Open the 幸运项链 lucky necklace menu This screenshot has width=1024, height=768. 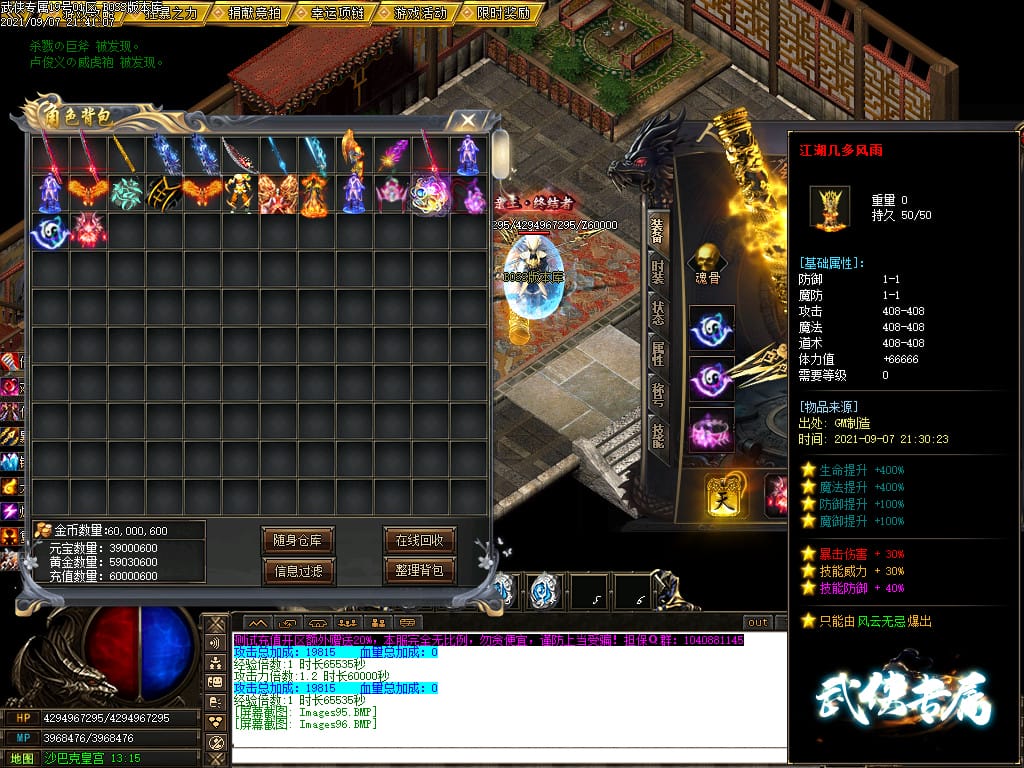[337, 13]
